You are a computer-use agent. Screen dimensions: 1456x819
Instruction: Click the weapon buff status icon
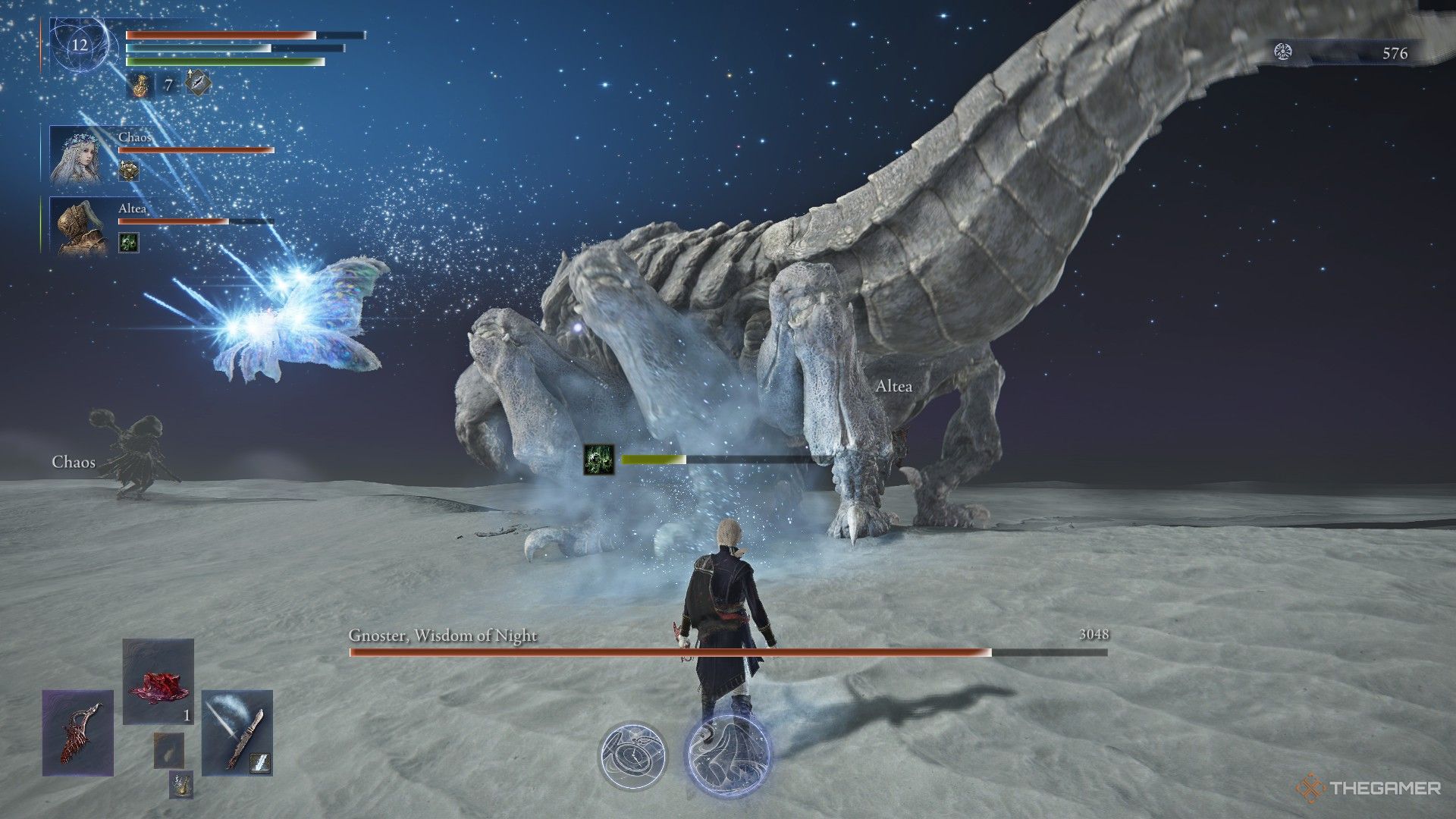(198, 83)
